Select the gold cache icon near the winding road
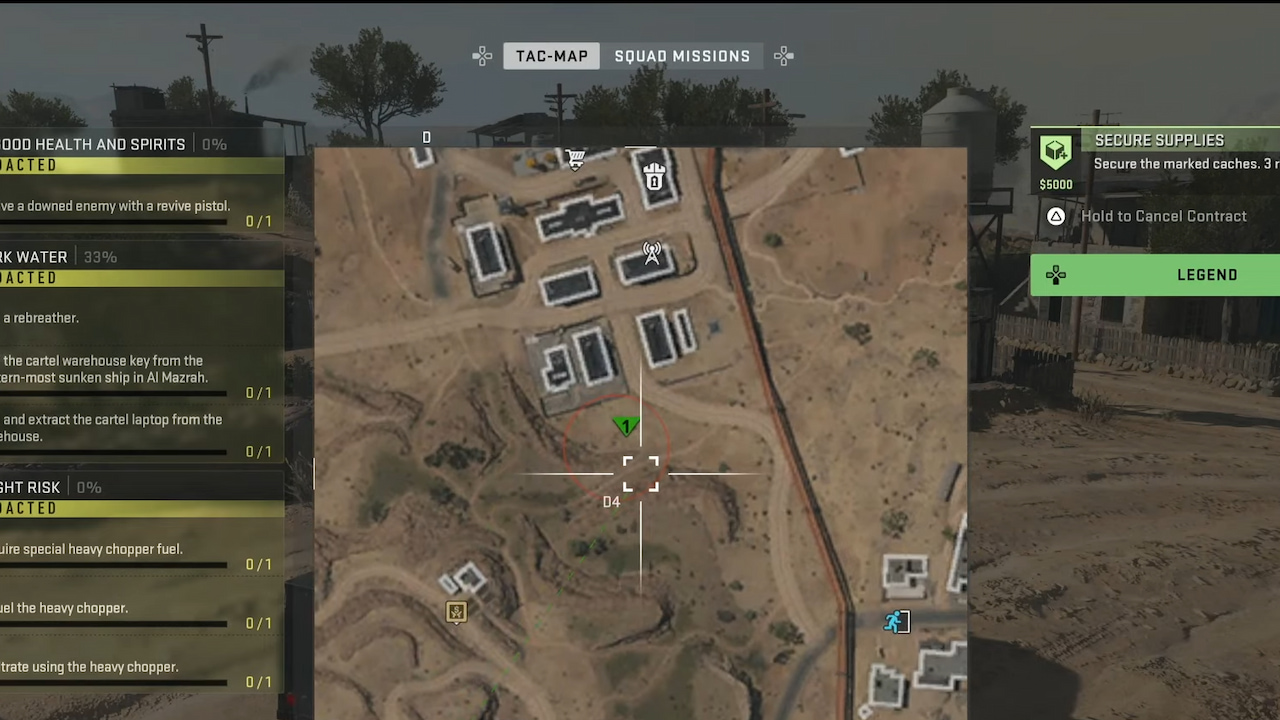 pos(456,612)
